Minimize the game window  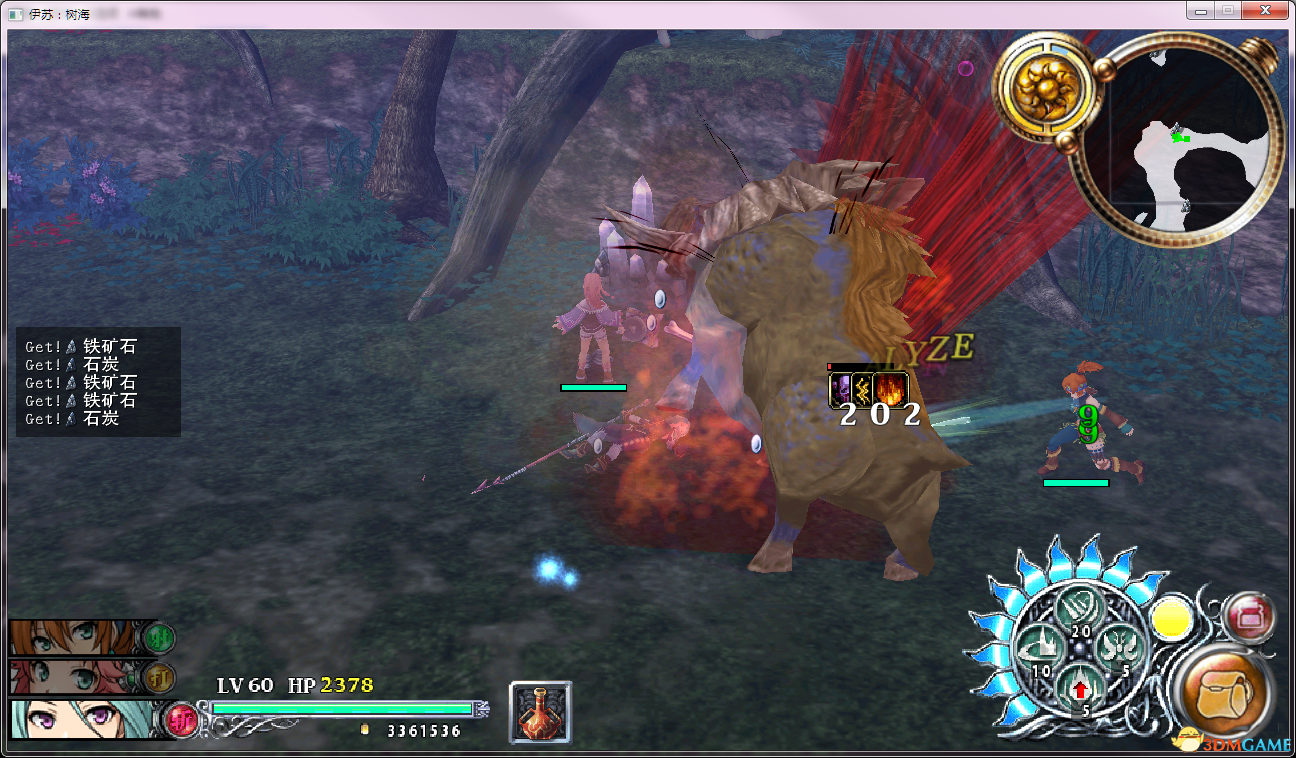1201,10
